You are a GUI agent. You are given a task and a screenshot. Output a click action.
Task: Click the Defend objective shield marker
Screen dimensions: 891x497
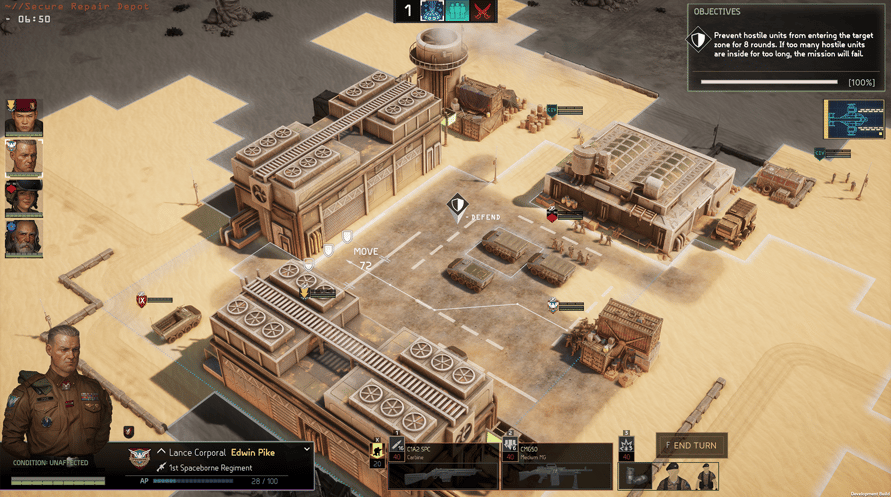click(x=457, y=208)
